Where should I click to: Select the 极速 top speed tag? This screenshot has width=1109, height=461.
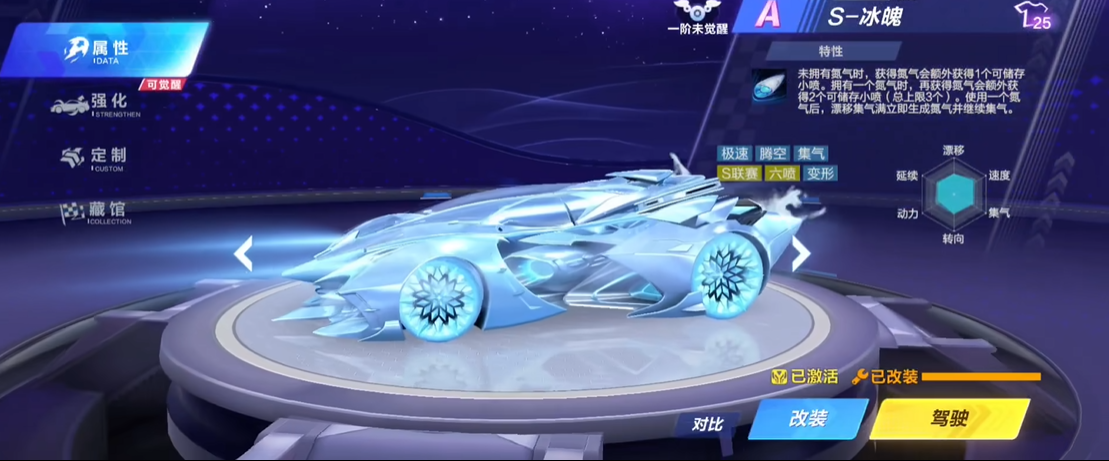click(735, 154)
